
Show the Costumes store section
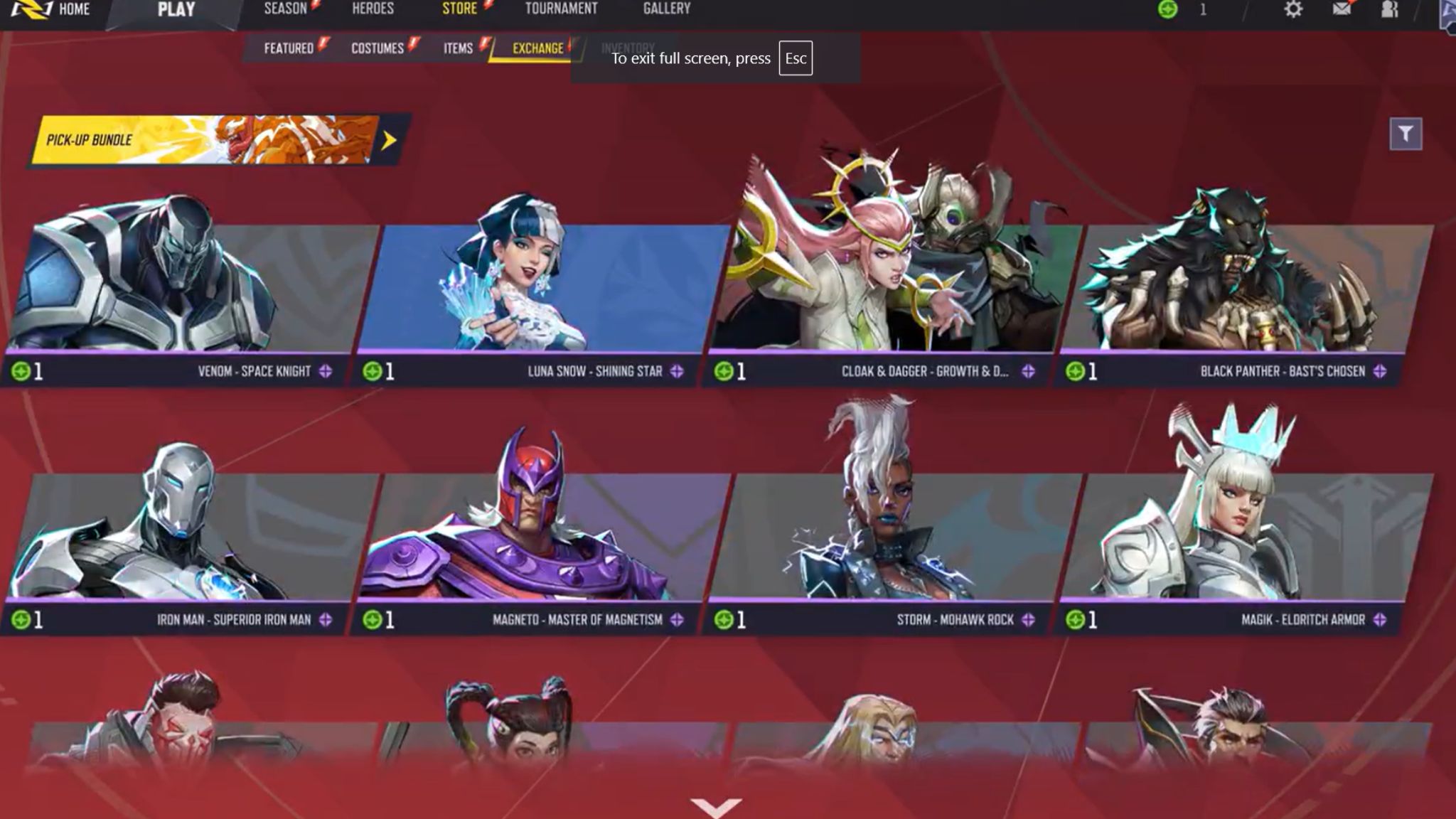(378, 48)
